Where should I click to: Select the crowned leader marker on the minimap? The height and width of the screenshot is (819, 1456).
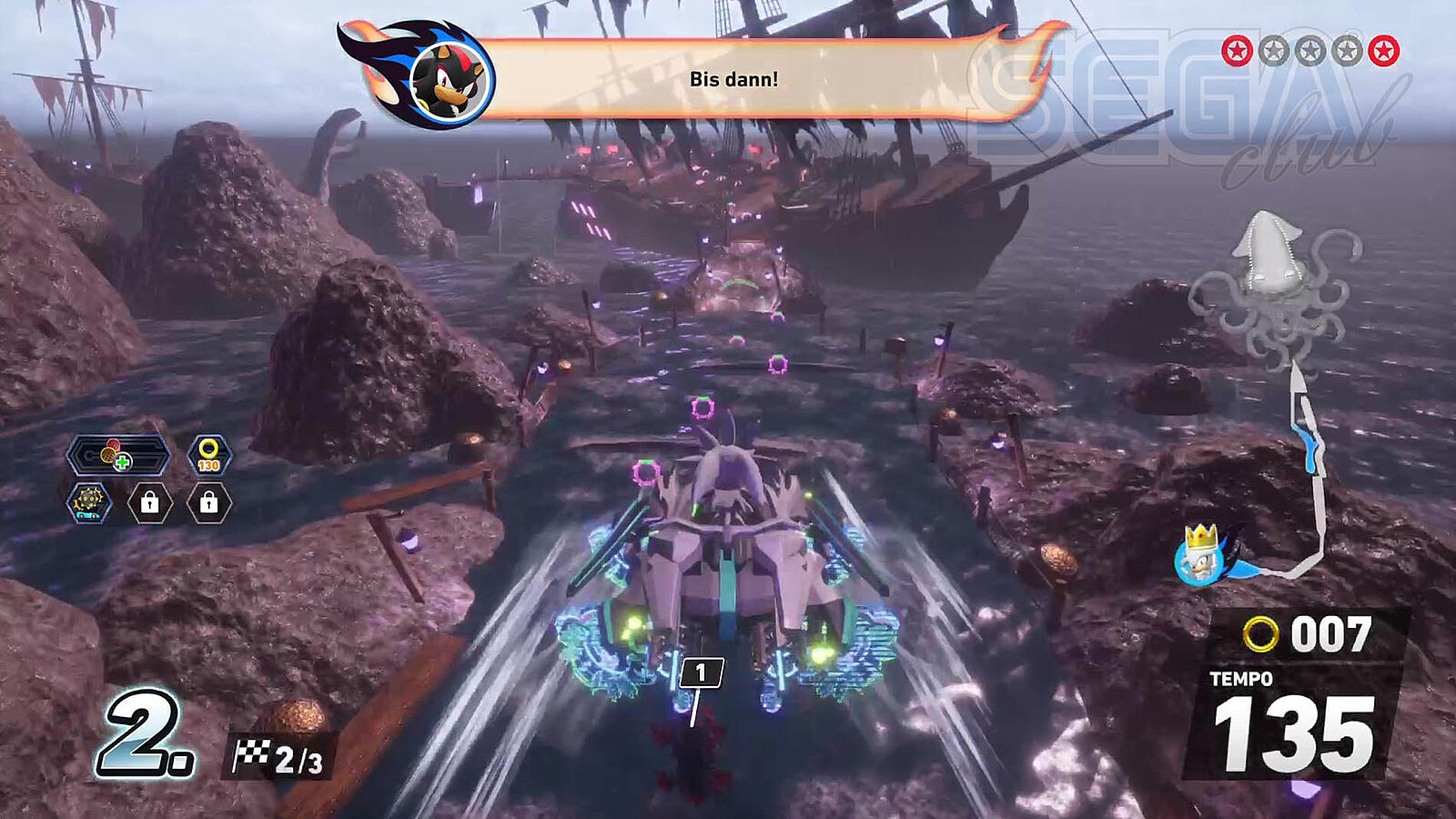coord(1201,553)
